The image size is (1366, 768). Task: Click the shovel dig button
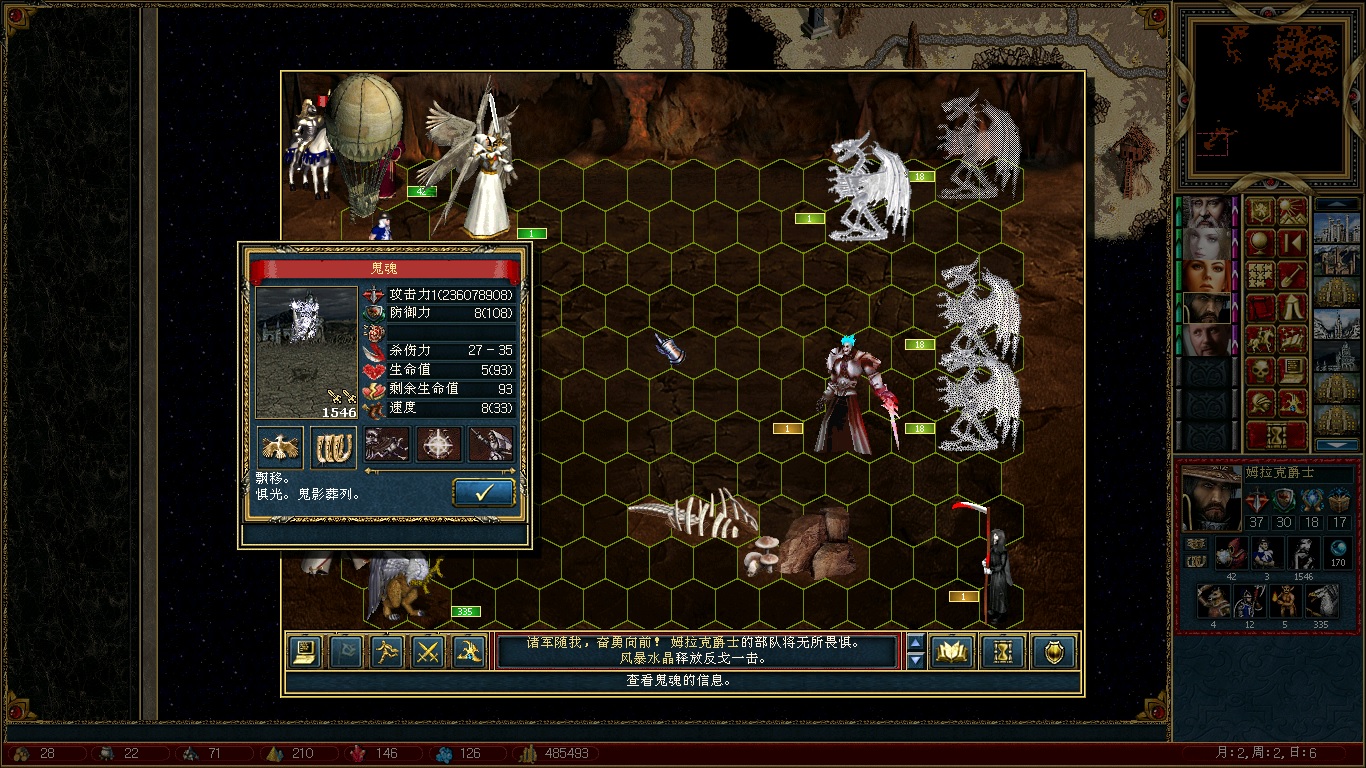pos(1292,275)
